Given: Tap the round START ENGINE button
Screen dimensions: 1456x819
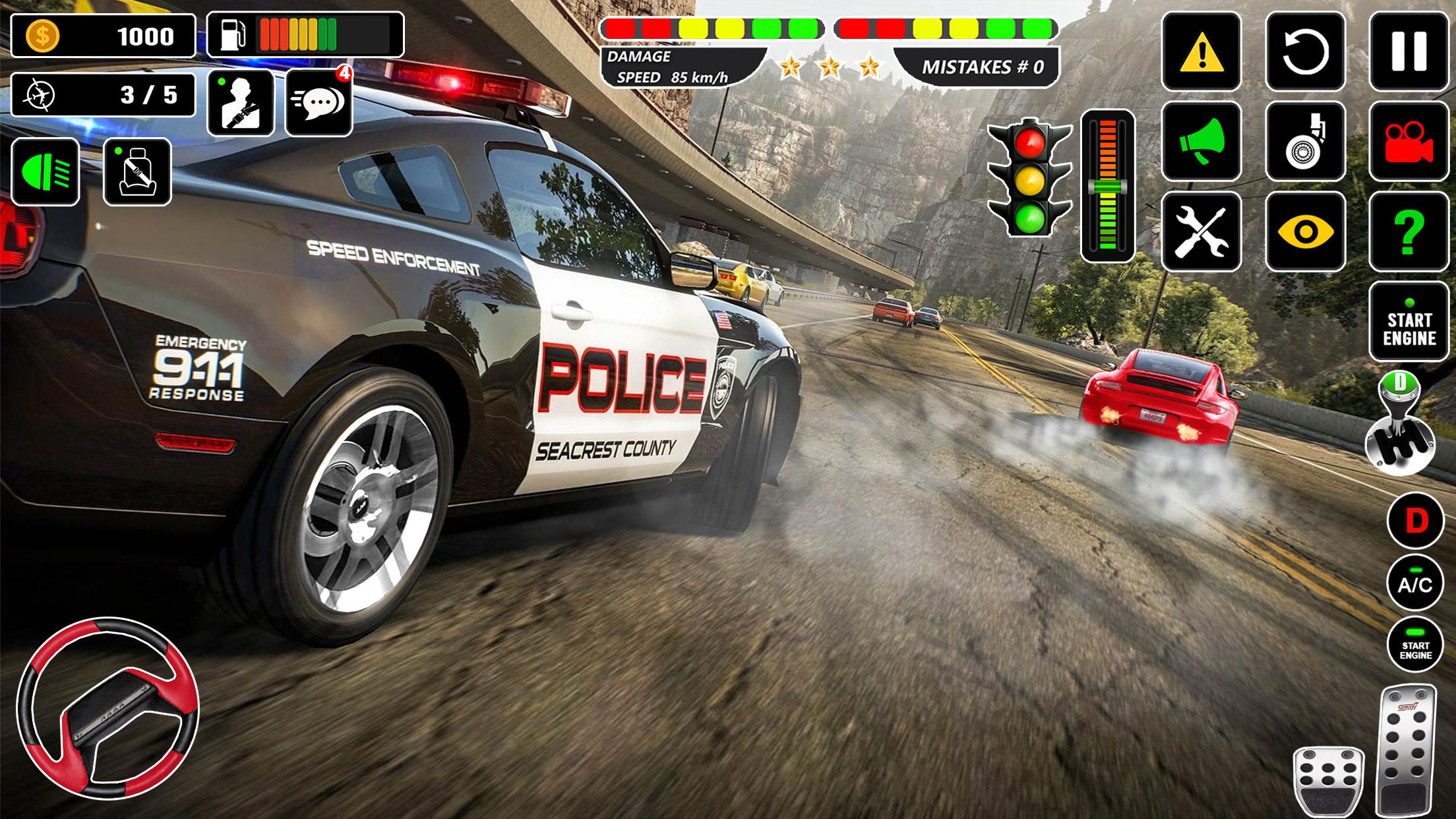Looking at the screenshot, I should click(1415, 645).
